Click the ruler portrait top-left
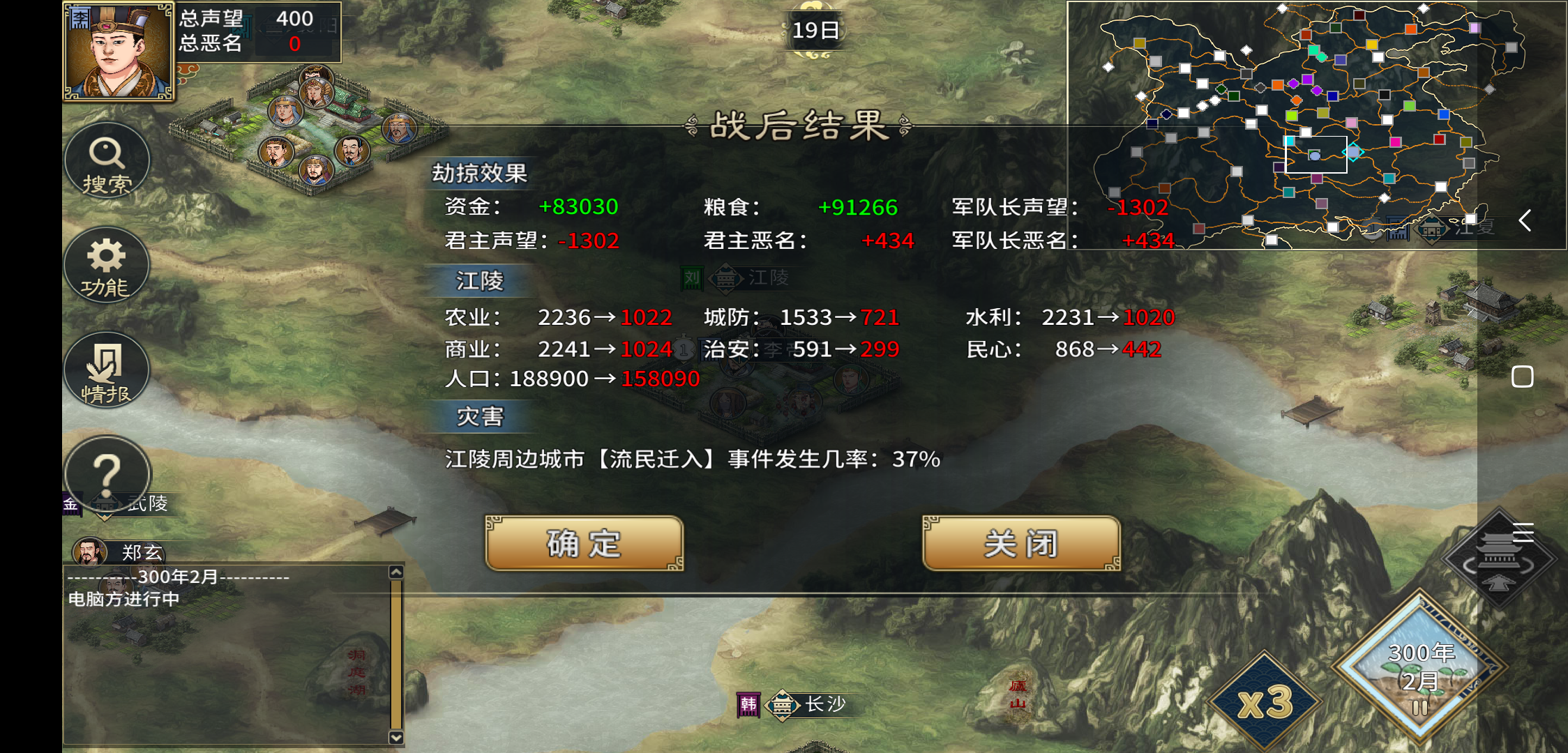 tap(117, 50)
